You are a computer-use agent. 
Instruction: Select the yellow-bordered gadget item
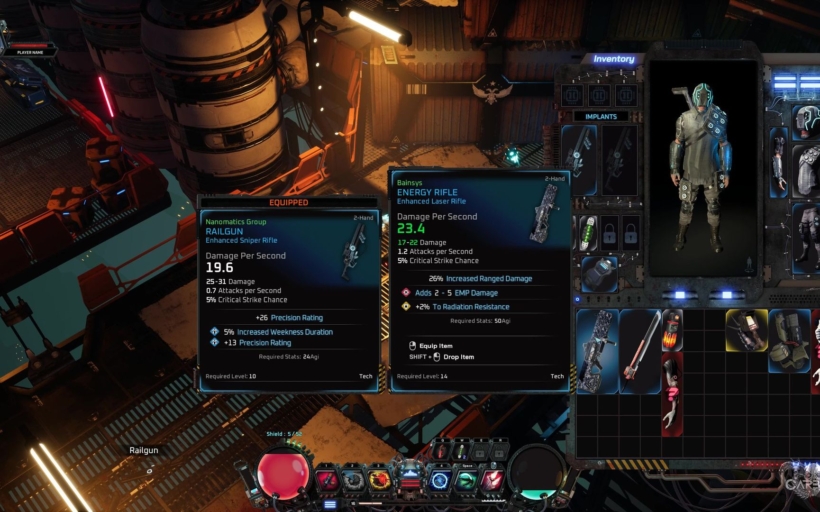click(x=746, y=330)
